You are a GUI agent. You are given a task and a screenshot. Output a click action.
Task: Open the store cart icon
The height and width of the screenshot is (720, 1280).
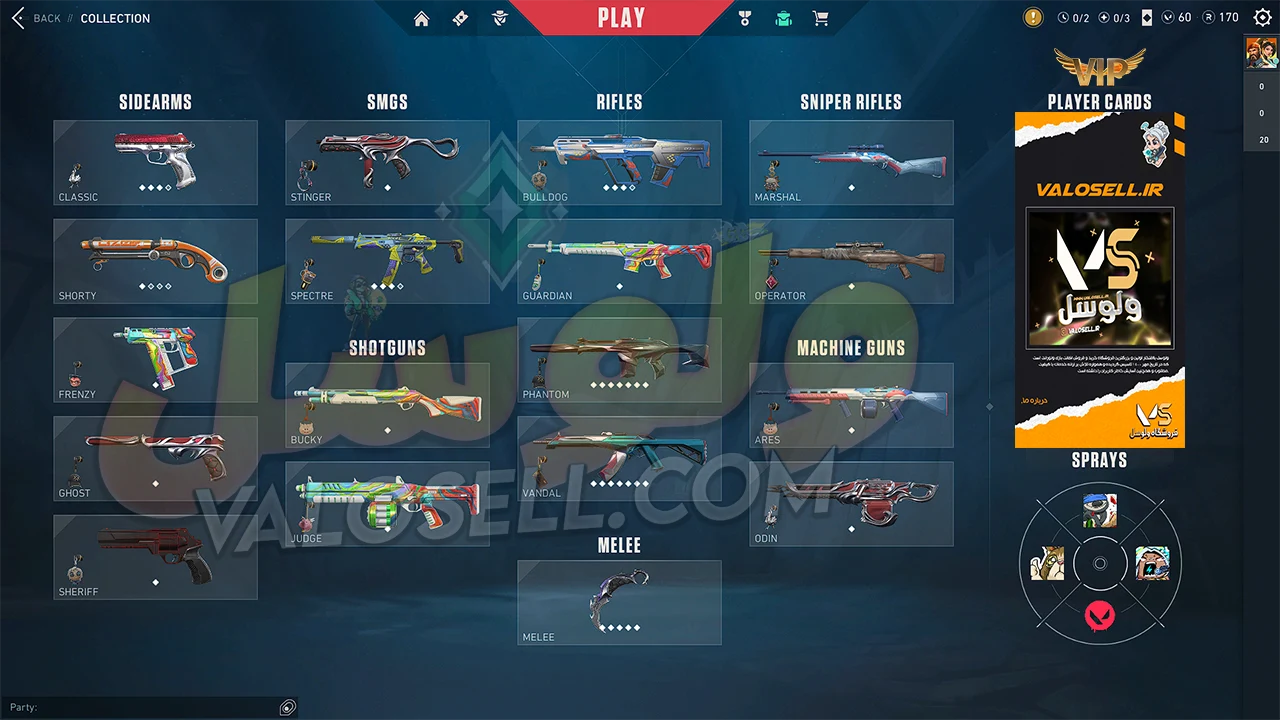821,18
